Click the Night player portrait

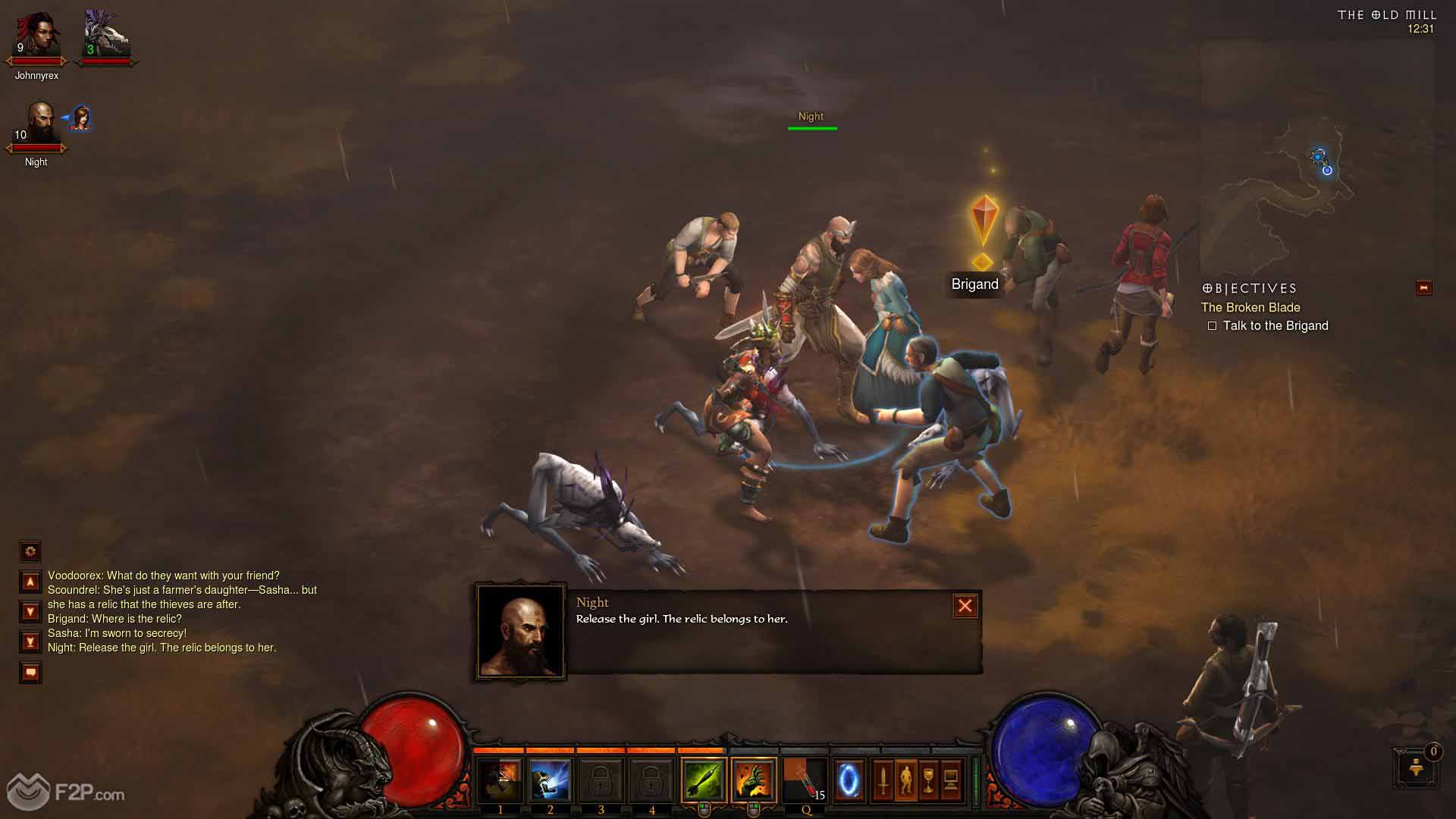(38, 125)
